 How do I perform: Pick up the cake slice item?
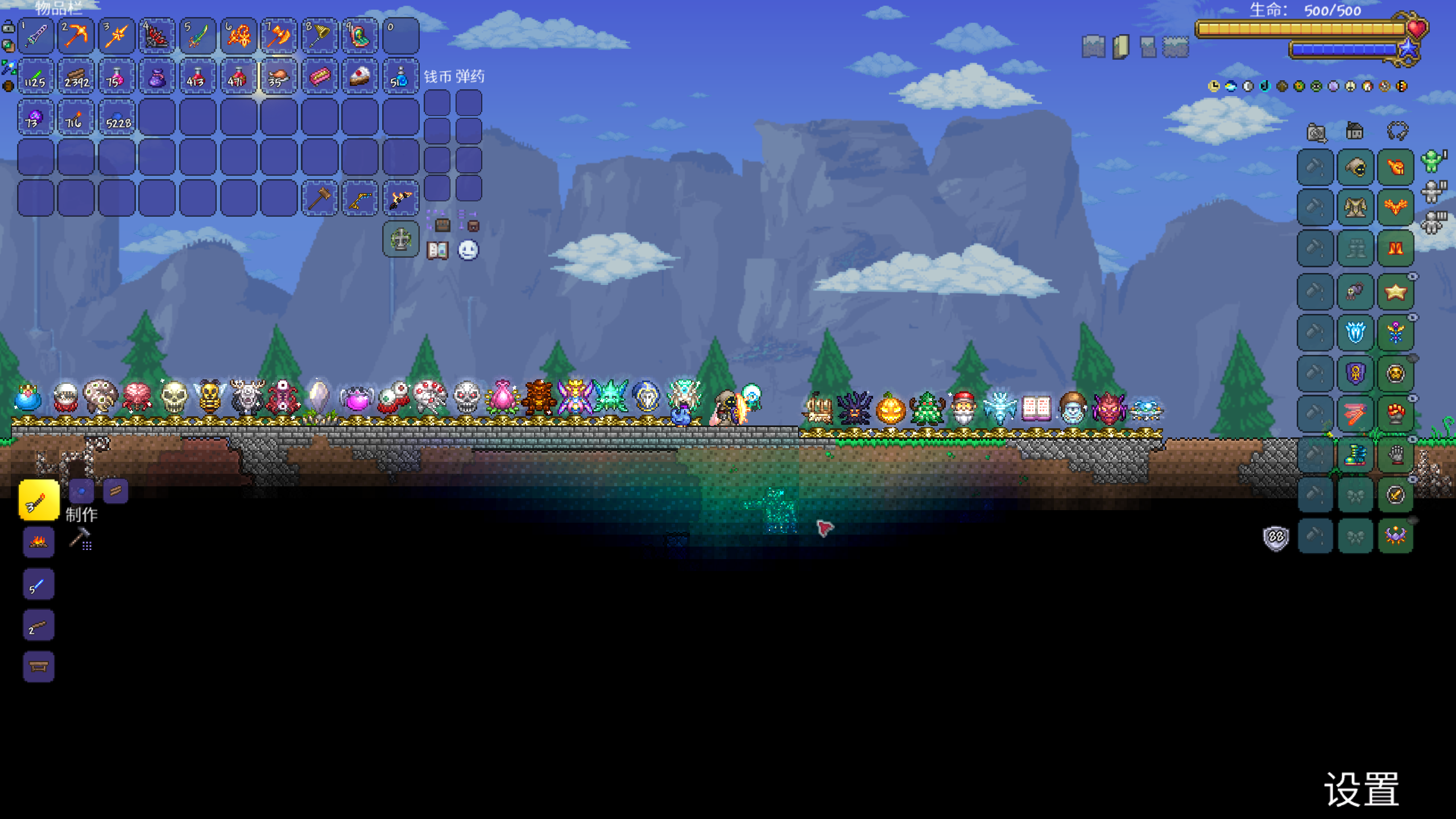[x=360, y=77]
